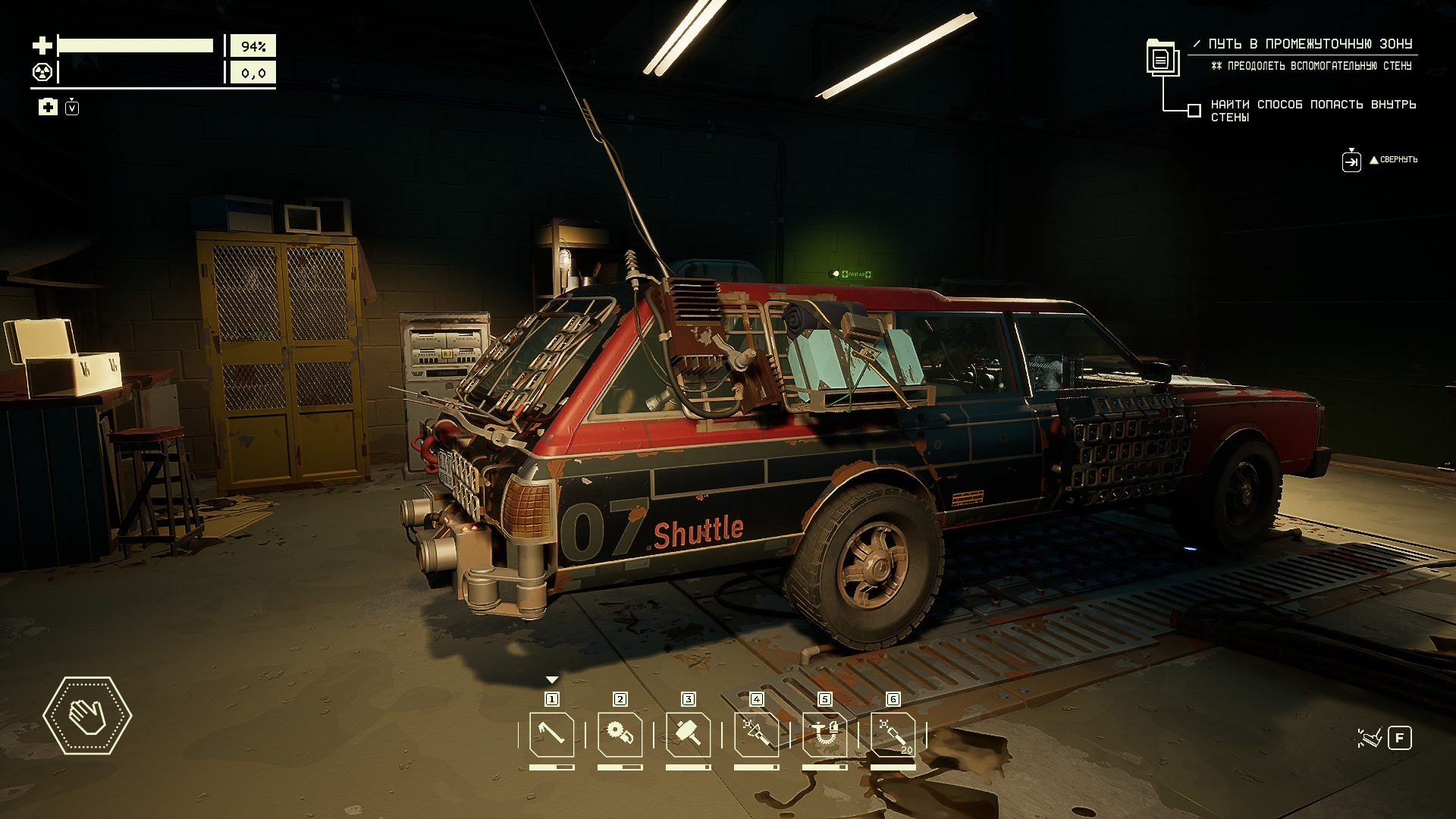The image size is (1456, 819).
Task: Select the crowbar in hotbar slot 1
Action: [551, 734]
